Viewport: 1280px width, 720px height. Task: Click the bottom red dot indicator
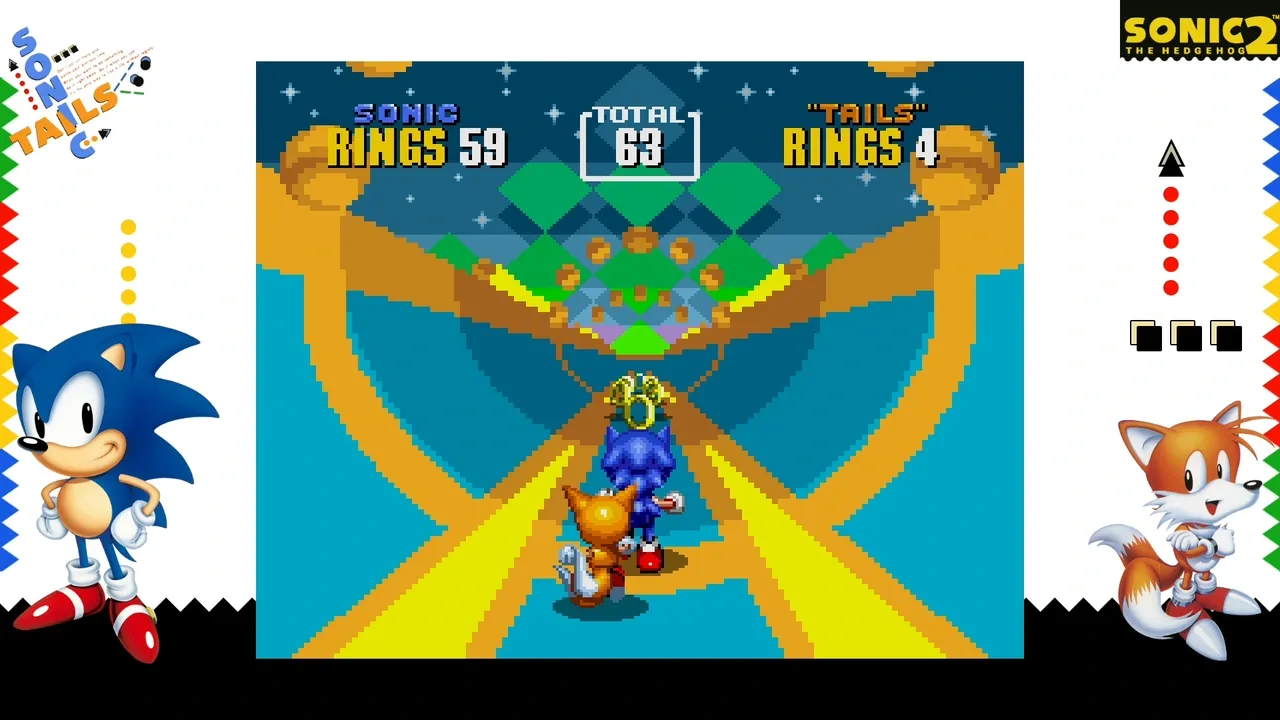(1170, 289)
